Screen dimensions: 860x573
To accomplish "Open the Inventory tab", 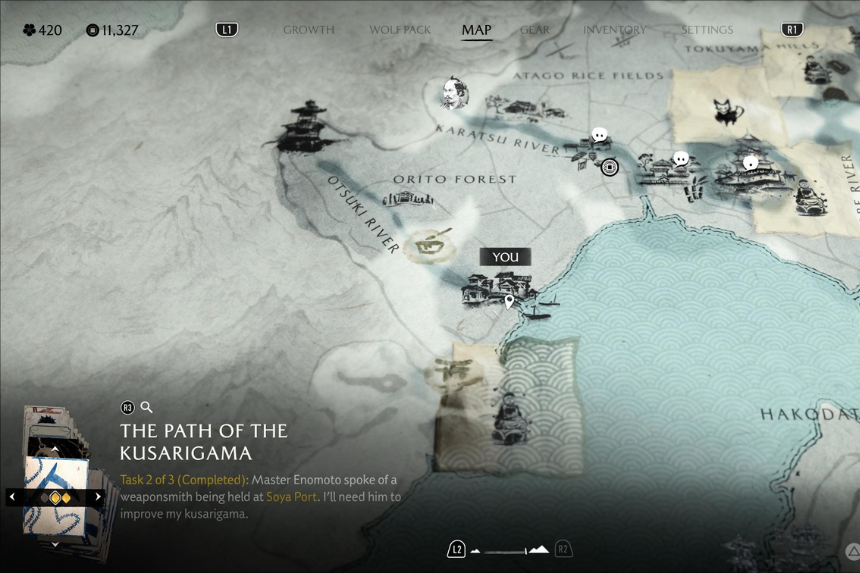I will point(615,30).
